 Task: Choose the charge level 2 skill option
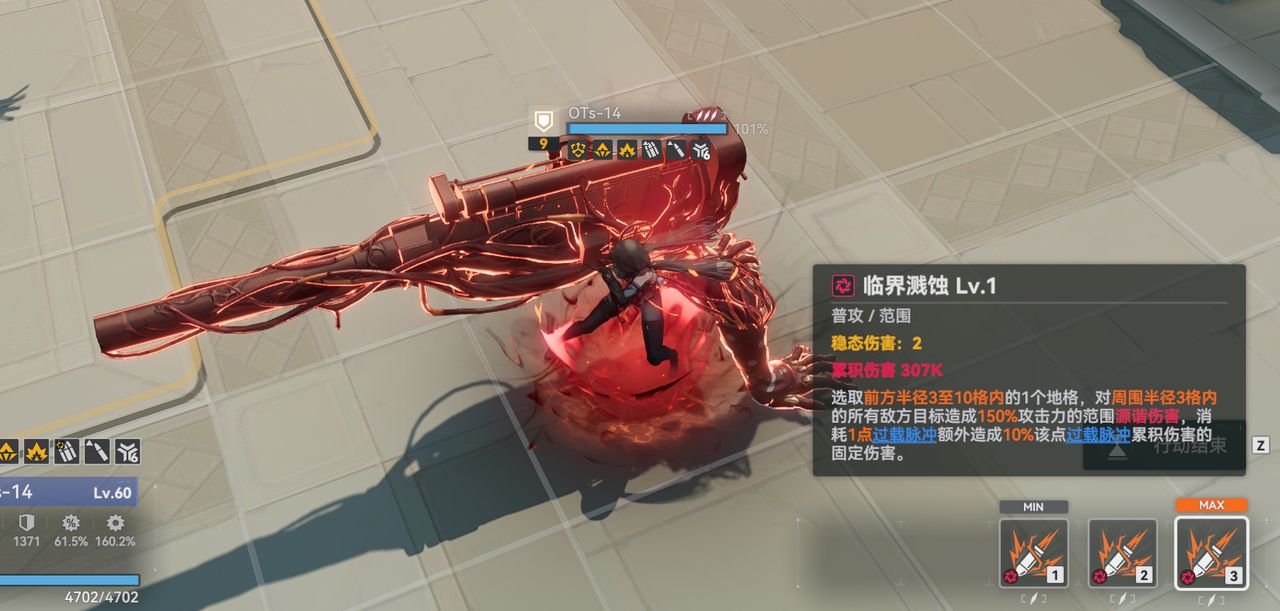coord(1122,553)
